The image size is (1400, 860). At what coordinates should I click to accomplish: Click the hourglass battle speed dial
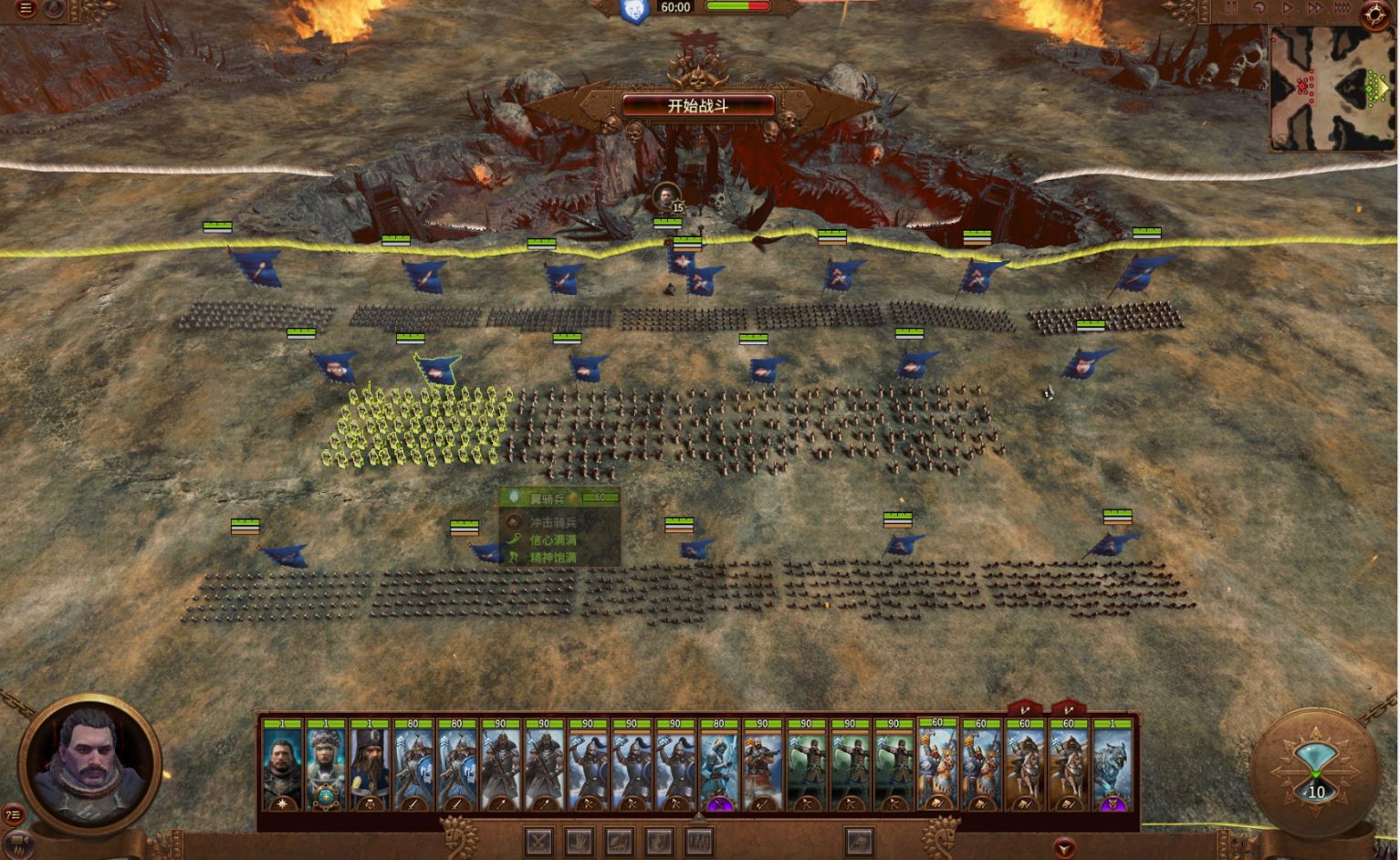tap(1314, 767)
